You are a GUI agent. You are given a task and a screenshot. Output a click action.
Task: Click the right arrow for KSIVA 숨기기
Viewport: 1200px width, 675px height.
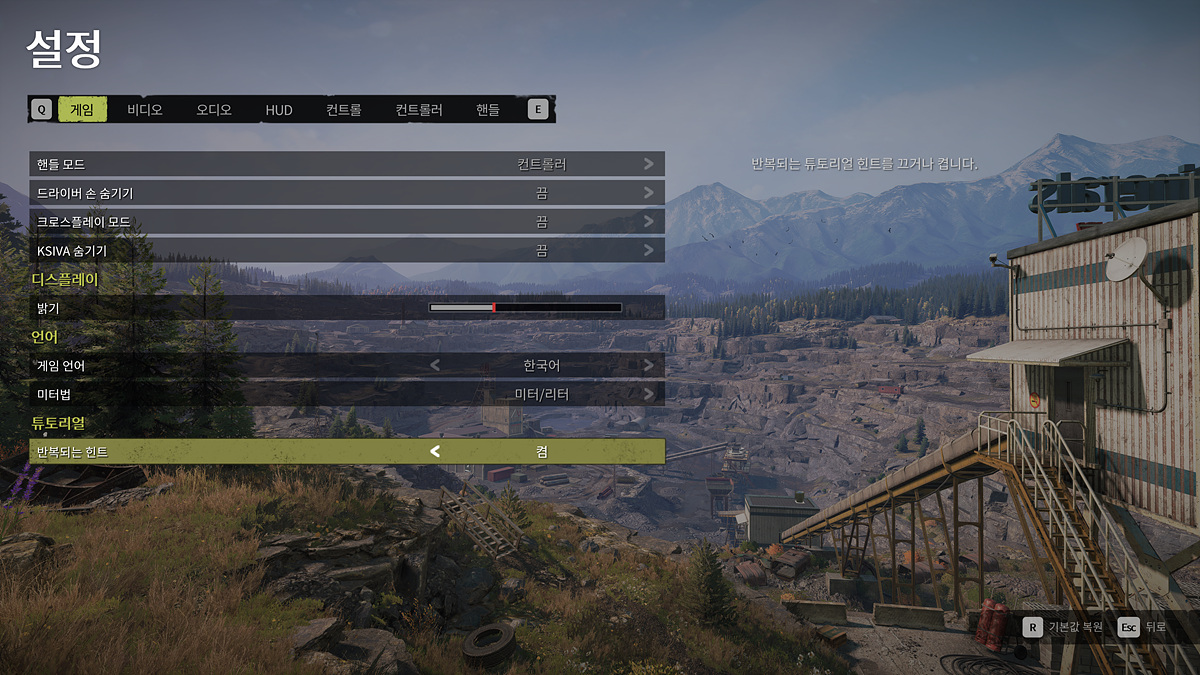649,251
